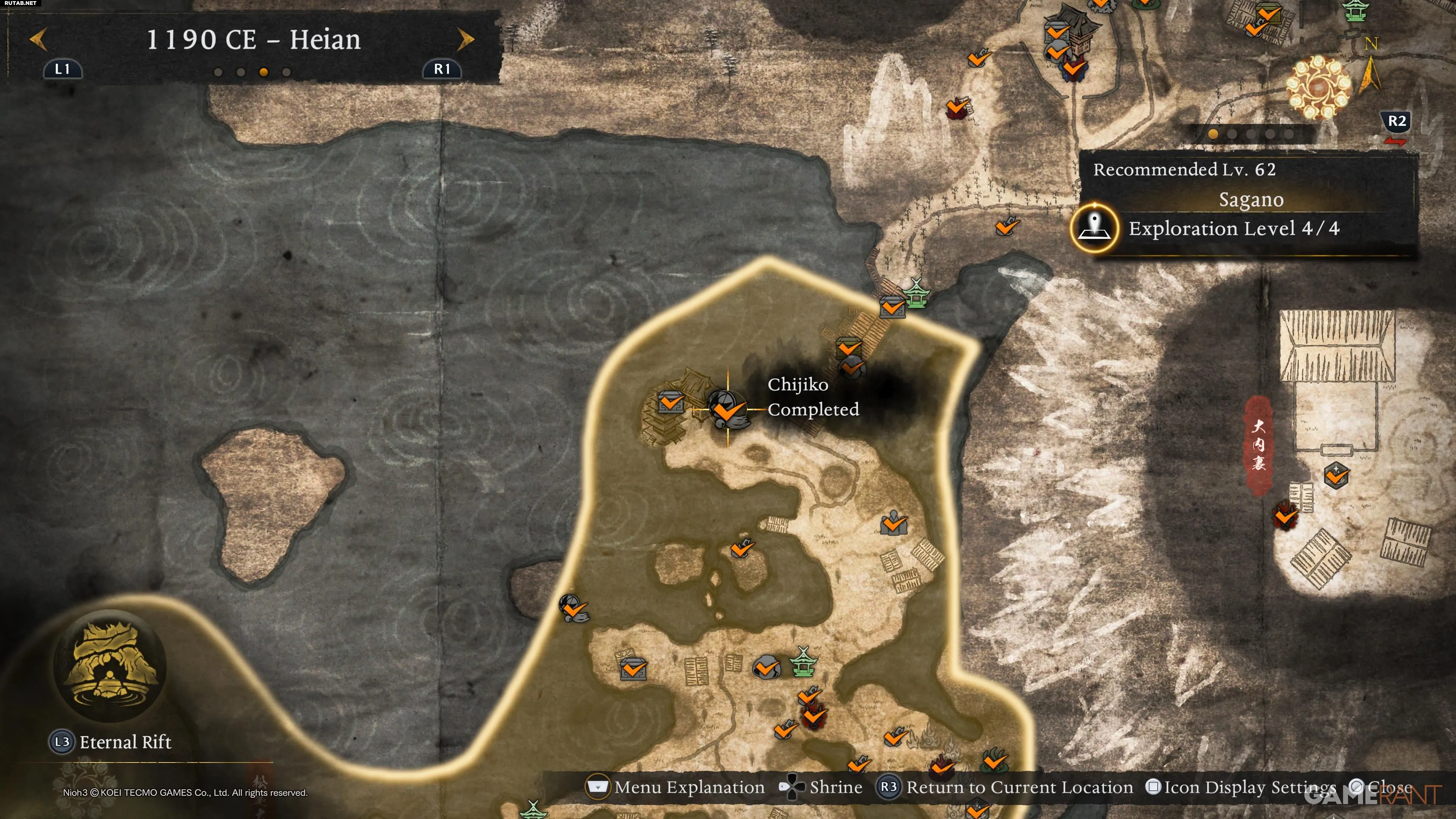This screenshot has width=1456, height=819.
Task: Open the Menu Explanation help
Action: [676, 787]
